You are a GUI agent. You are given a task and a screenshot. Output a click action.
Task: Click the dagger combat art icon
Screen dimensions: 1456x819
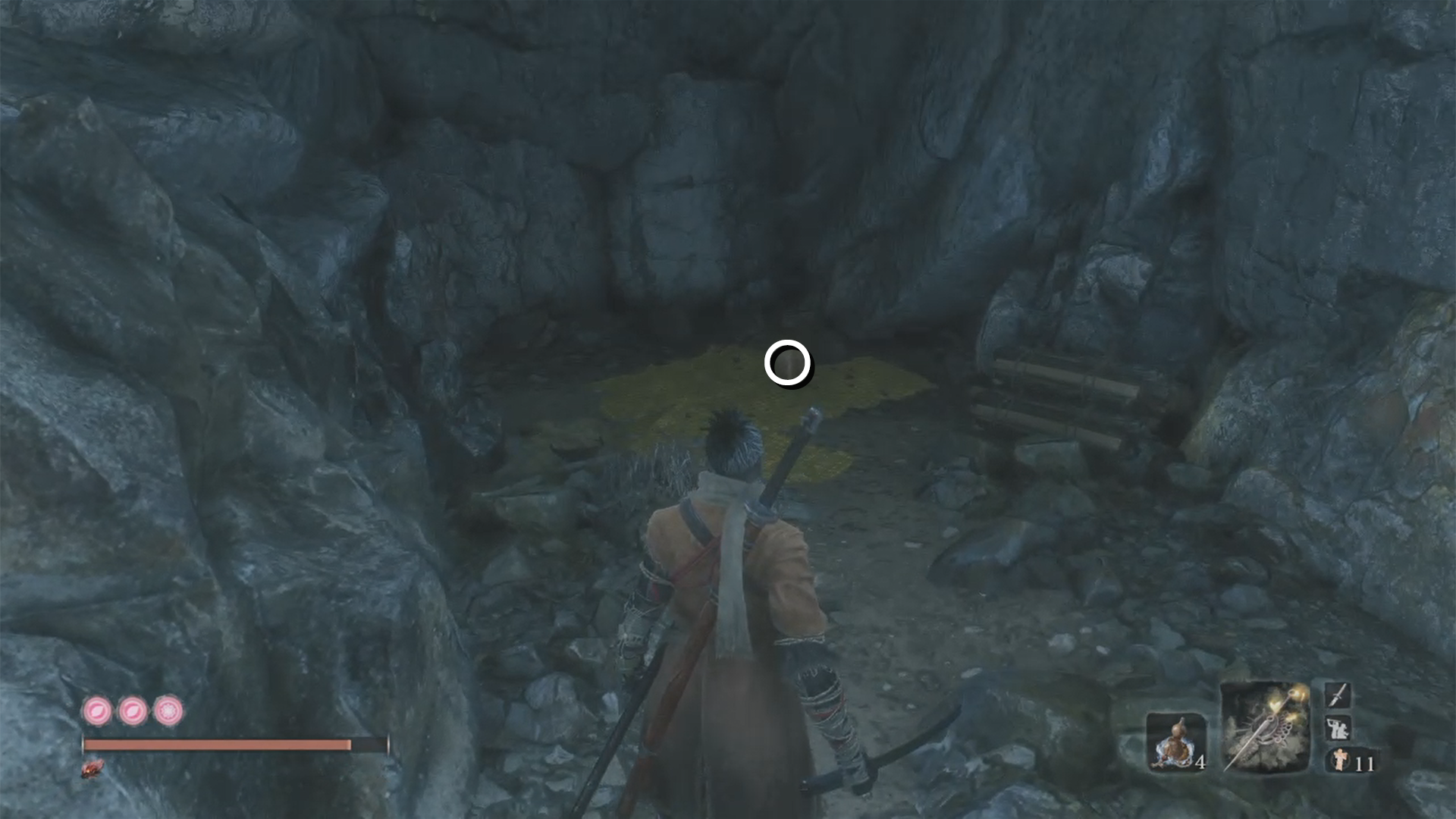pyautogui.click(x=1337, y=695)
